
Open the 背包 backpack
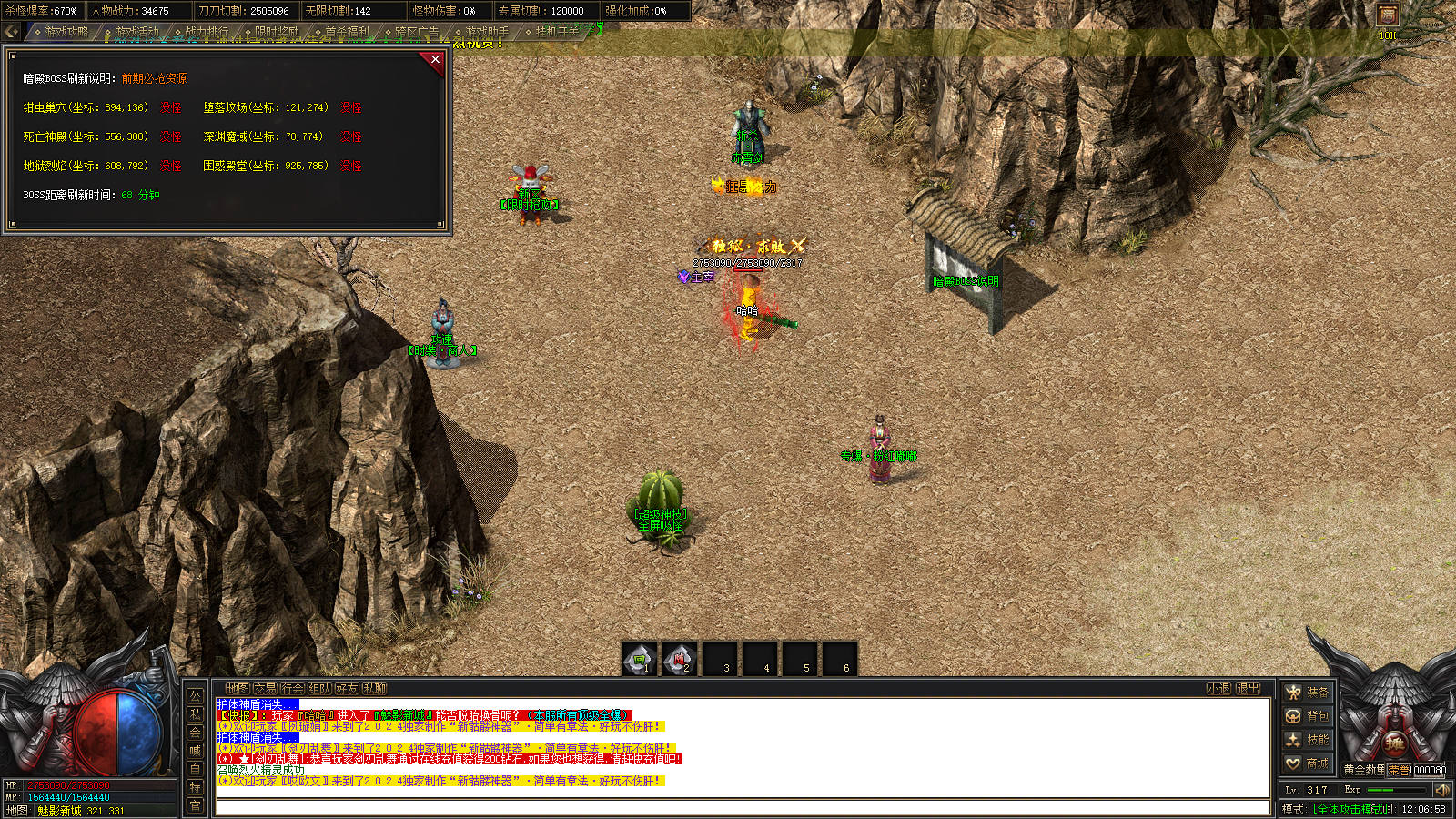click(x=1308, y=716)
